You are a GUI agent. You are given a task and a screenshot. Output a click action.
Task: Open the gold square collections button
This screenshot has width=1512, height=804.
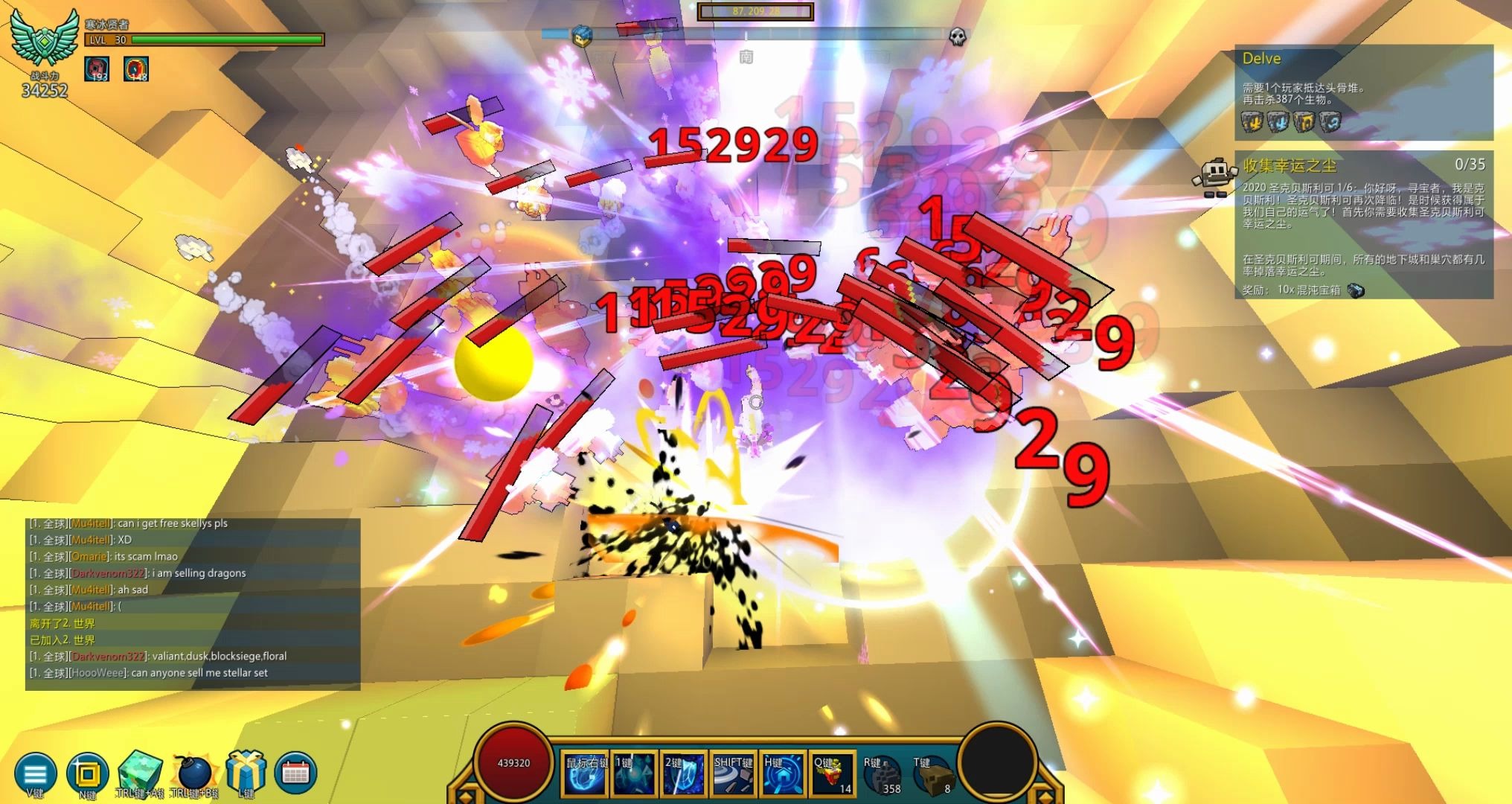86,773
